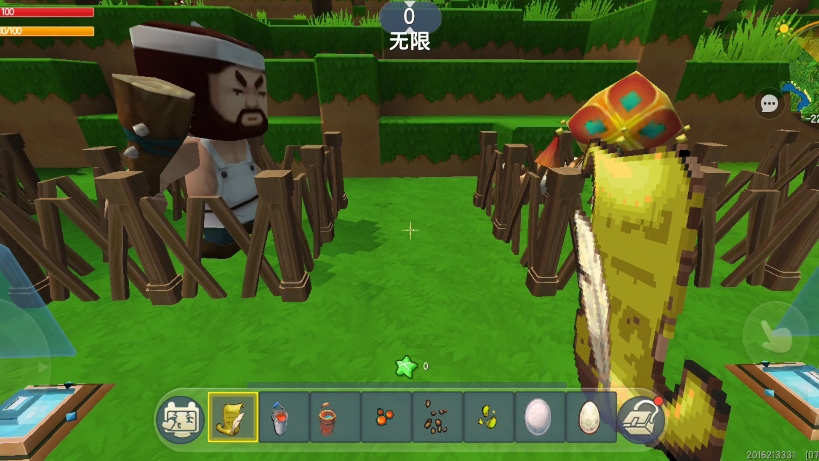
Task: Open the chat speech bubble
Action: 769,103
